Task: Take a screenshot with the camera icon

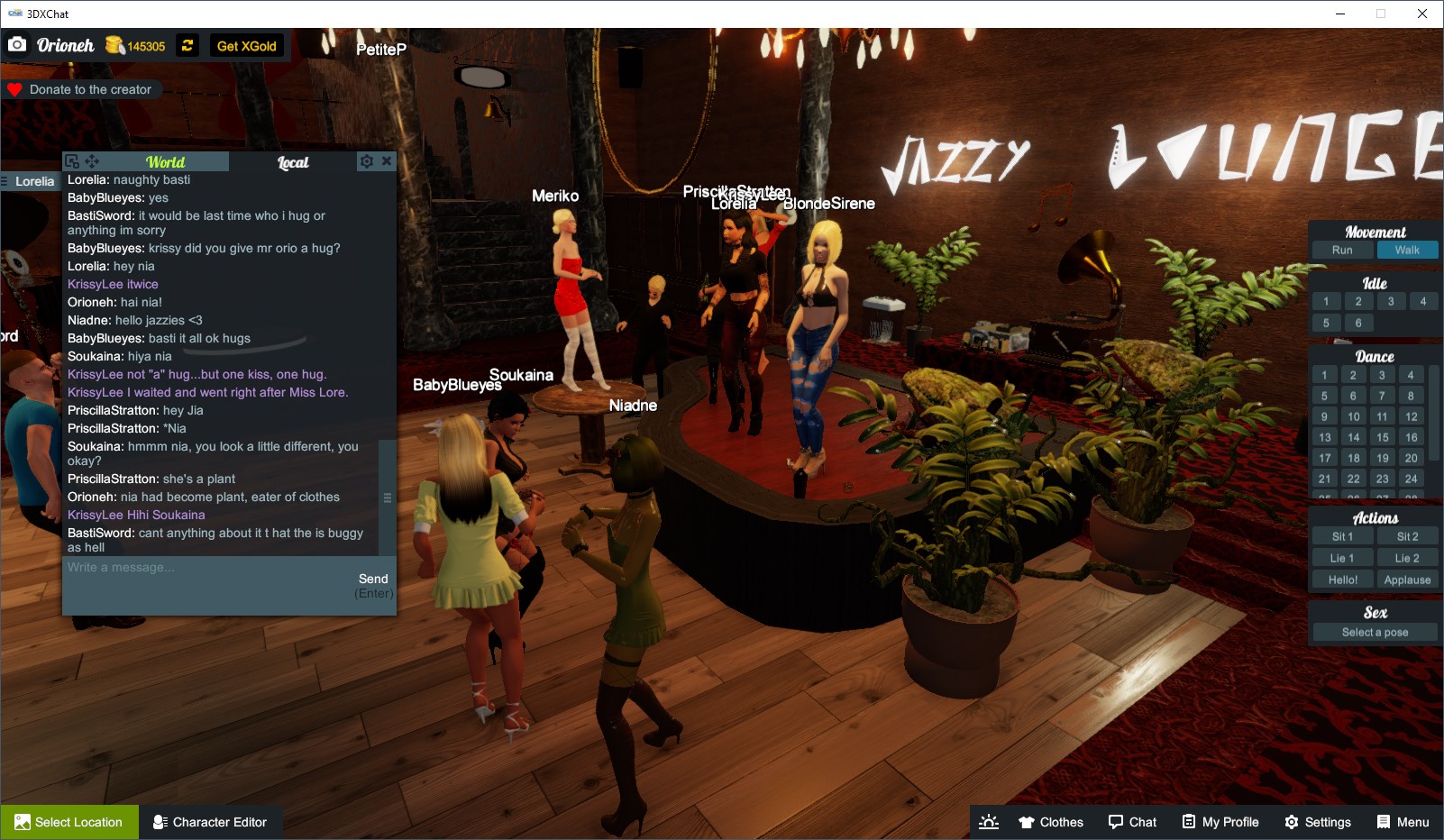Action: (x=17, y=43)
